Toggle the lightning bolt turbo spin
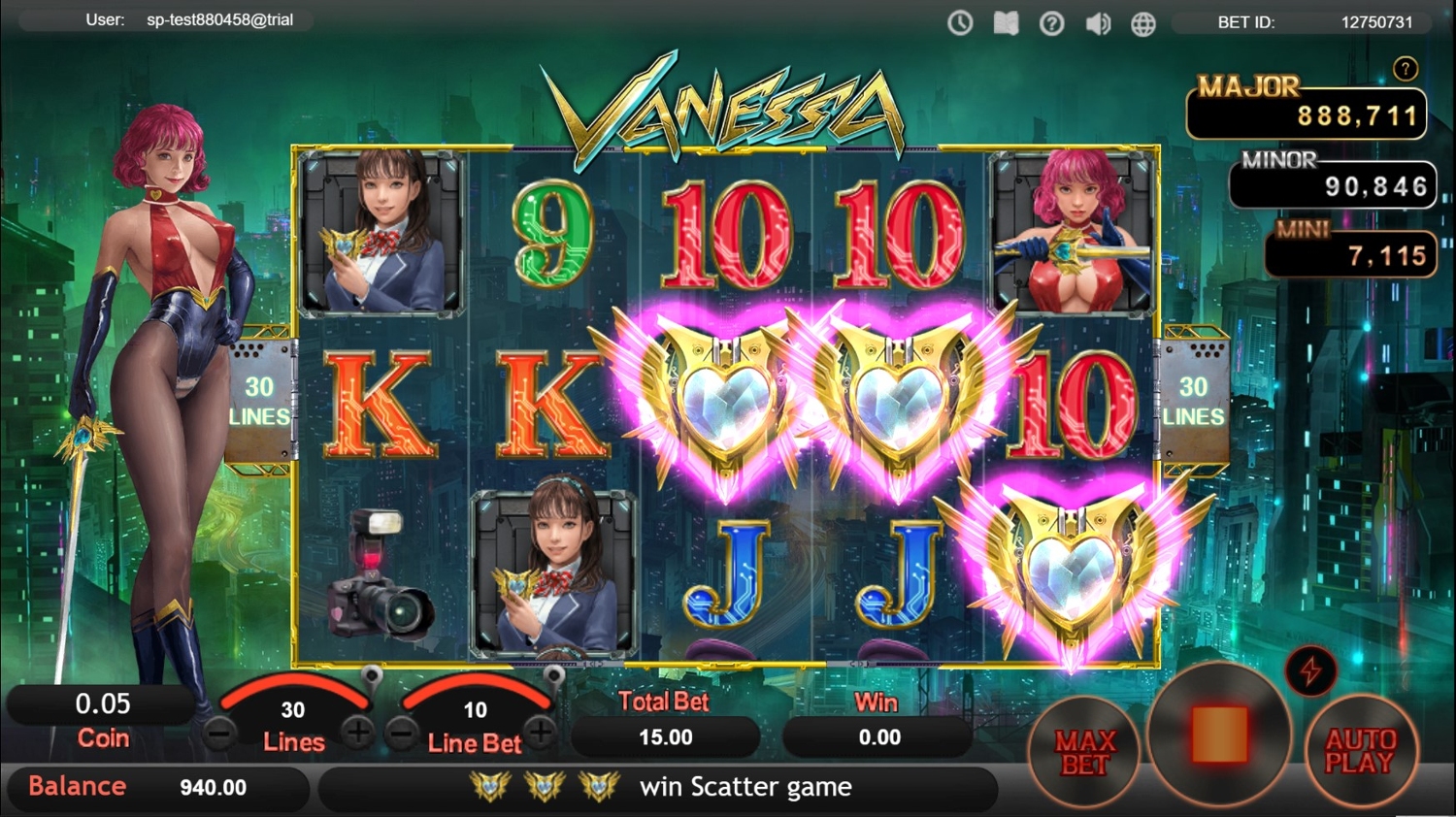Image resolution: width=1456 pixels, height=817 pixels. [1310, 670]
